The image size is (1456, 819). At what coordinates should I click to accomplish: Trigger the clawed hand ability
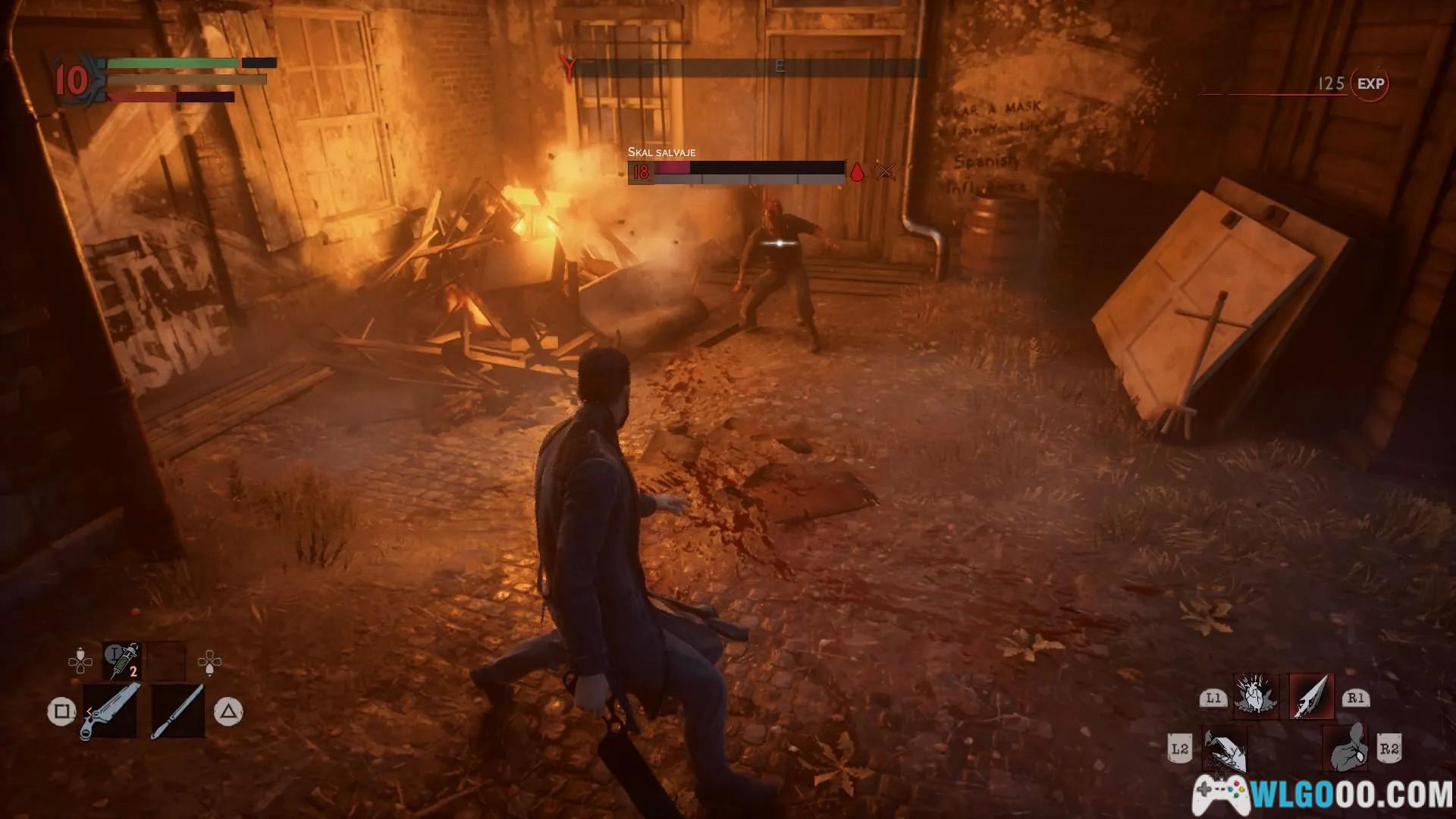[1224, 749]
